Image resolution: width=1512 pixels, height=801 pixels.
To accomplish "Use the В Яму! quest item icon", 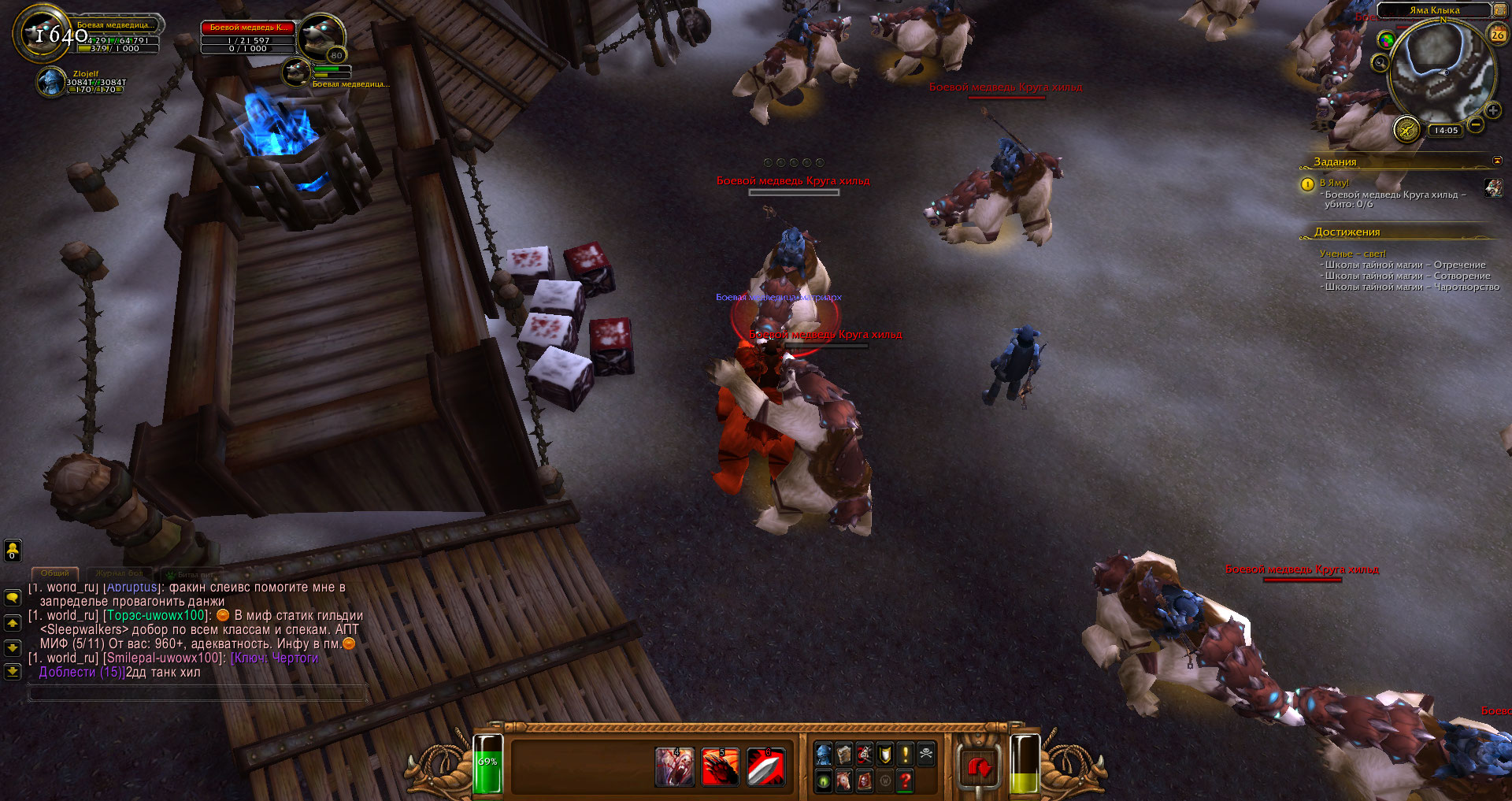I will click(x=1492, y=187).
